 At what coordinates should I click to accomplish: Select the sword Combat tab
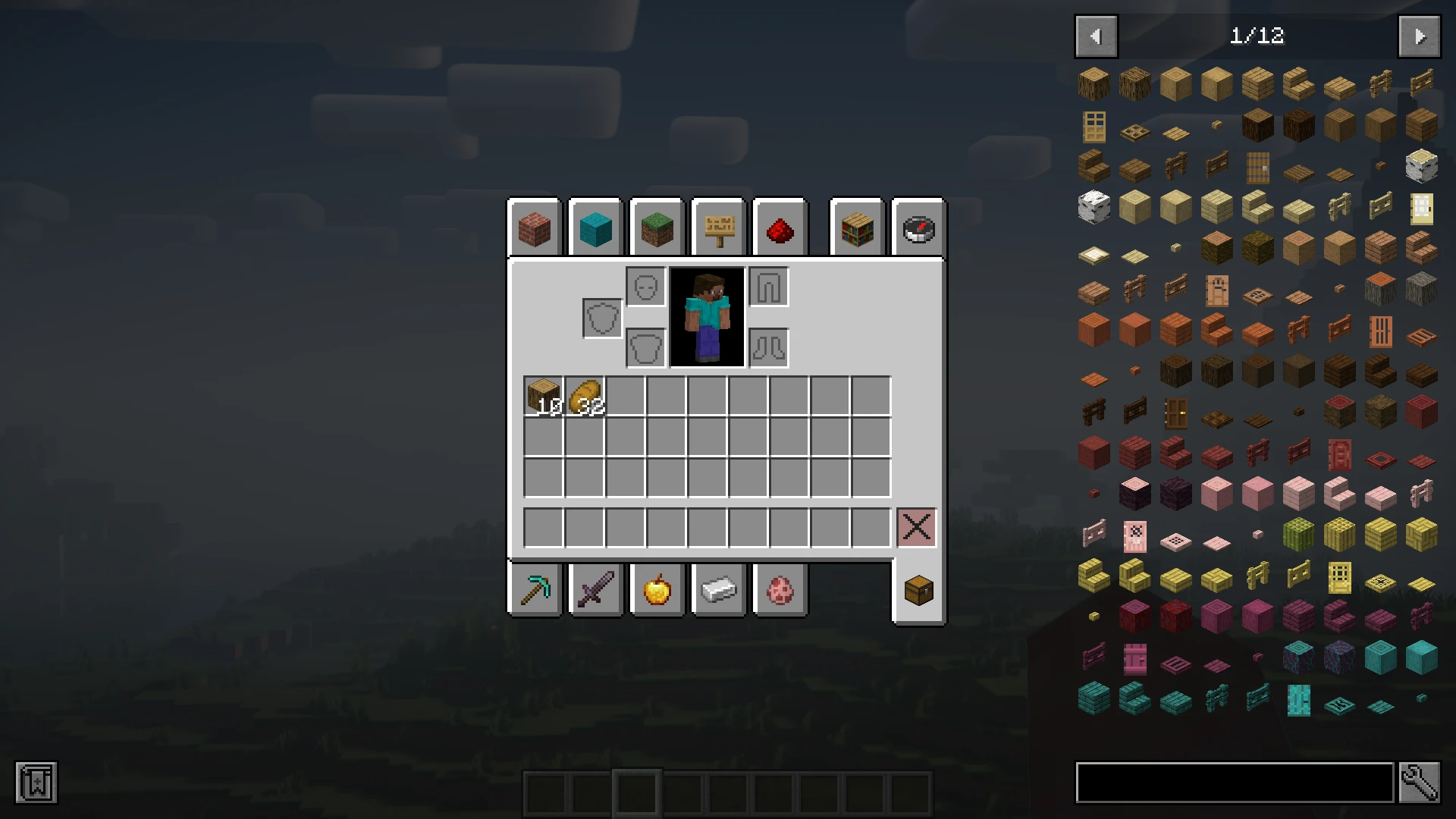pos(595,589)
